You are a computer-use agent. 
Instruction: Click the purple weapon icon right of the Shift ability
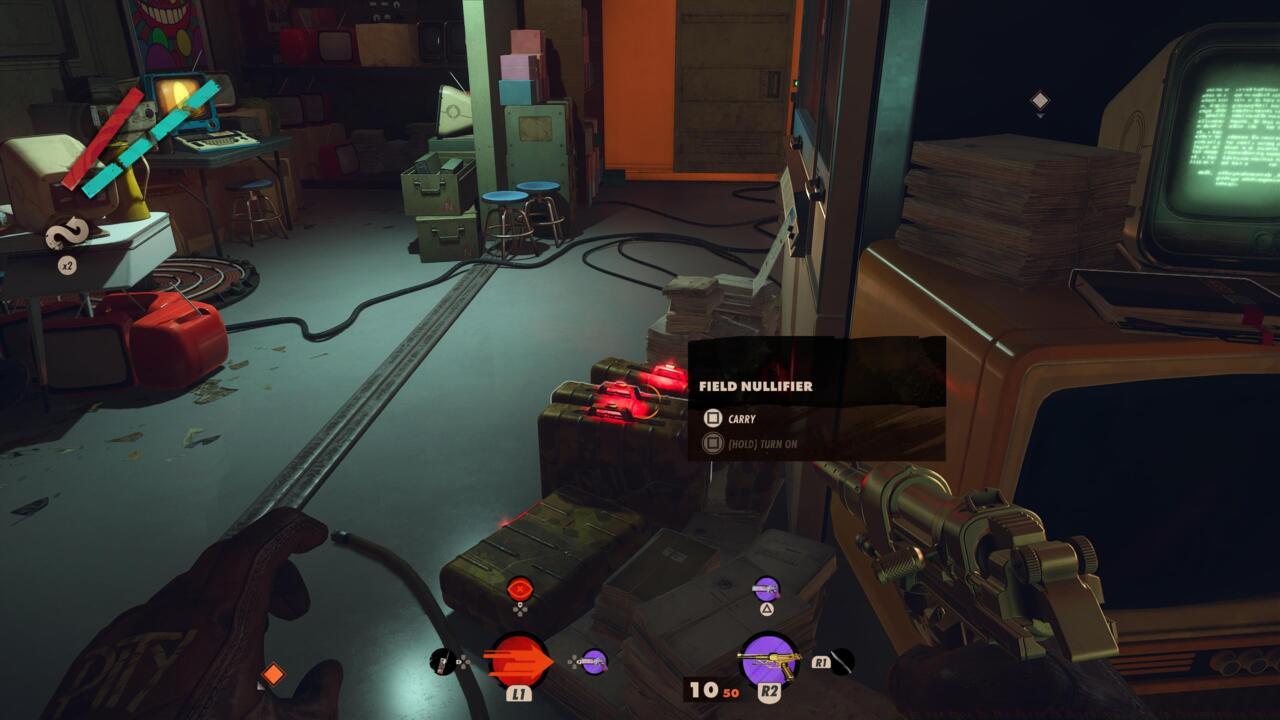(595, 662)
